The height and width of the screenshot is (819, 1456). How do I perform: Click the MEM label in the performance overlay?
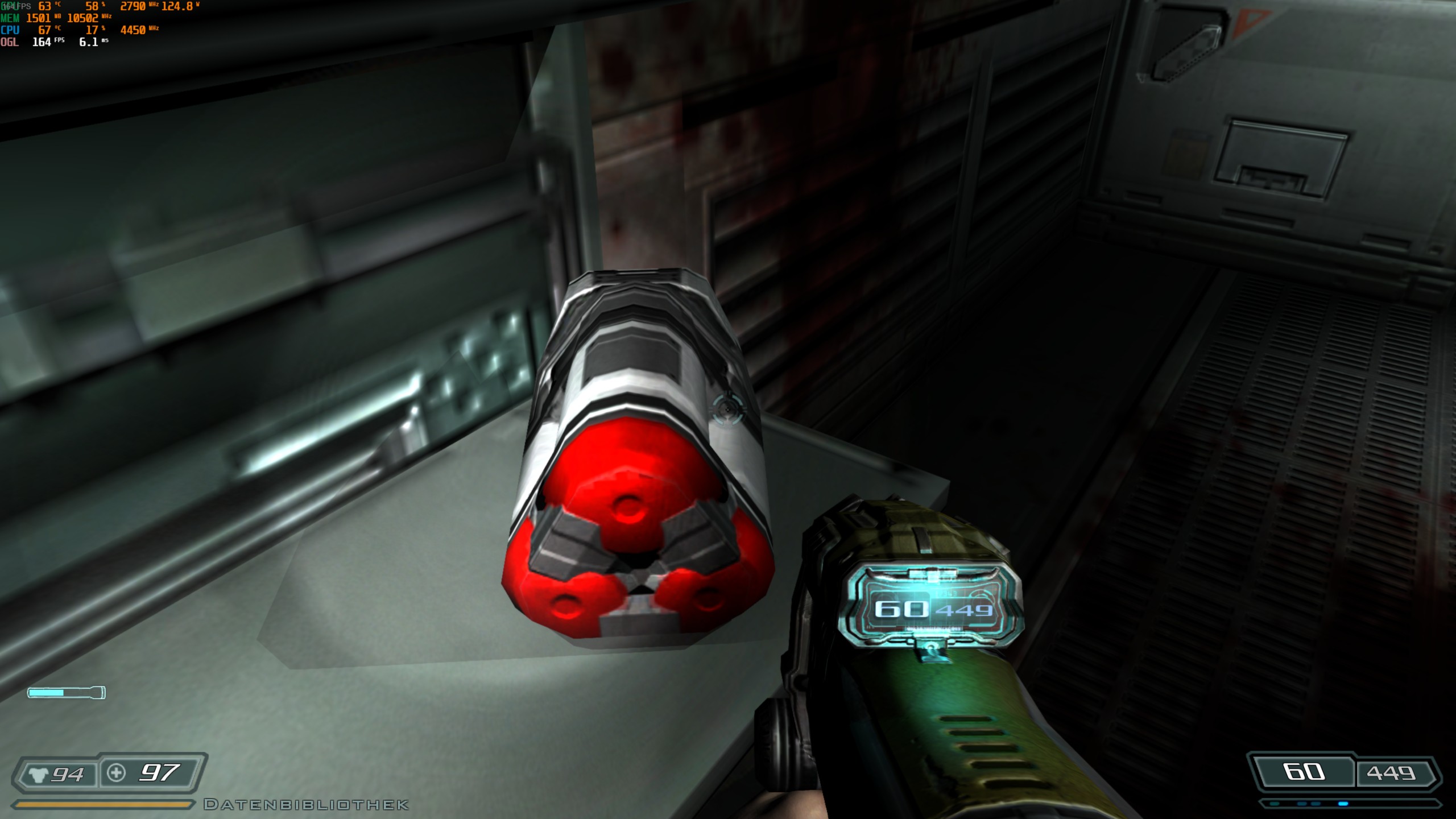pos(11,18)
